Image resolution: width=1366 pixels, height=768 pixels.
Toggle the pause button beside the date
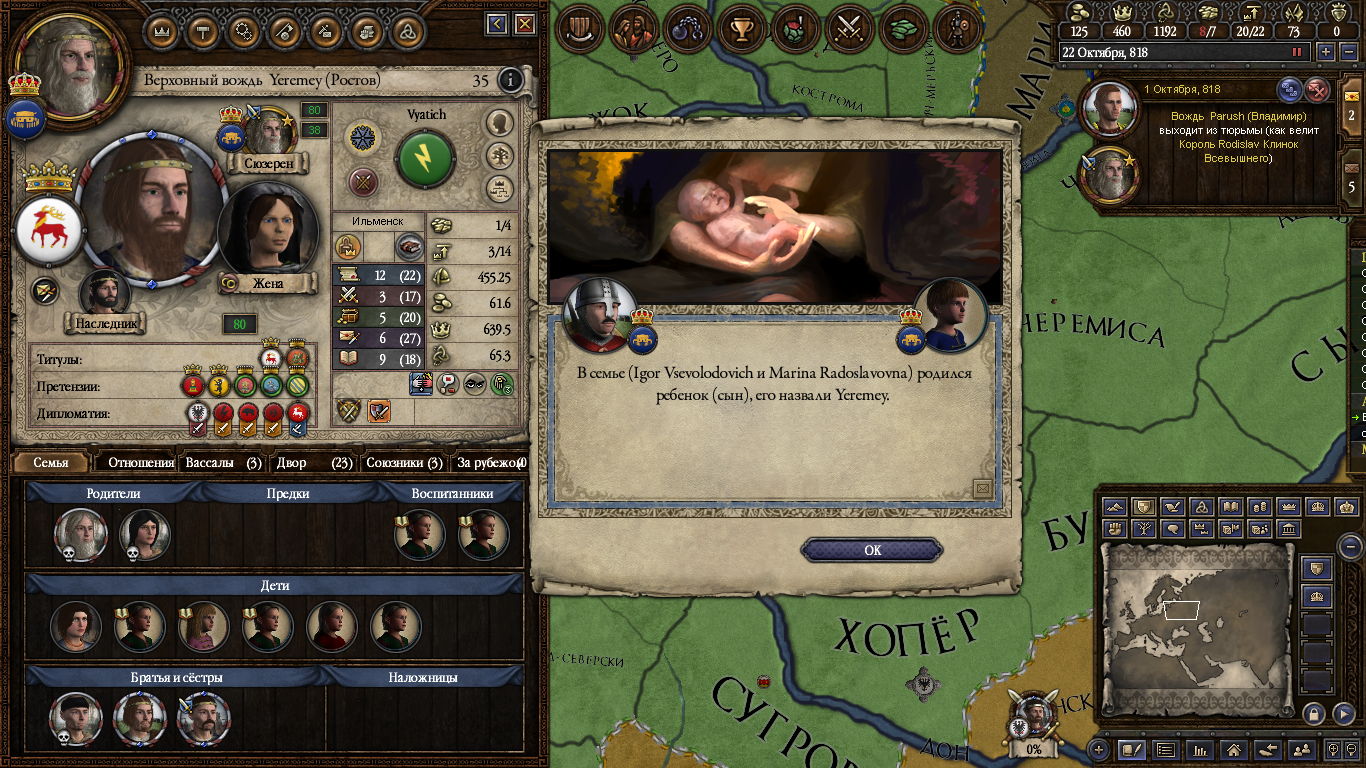pyautogui.click(x=1298, y=52)
